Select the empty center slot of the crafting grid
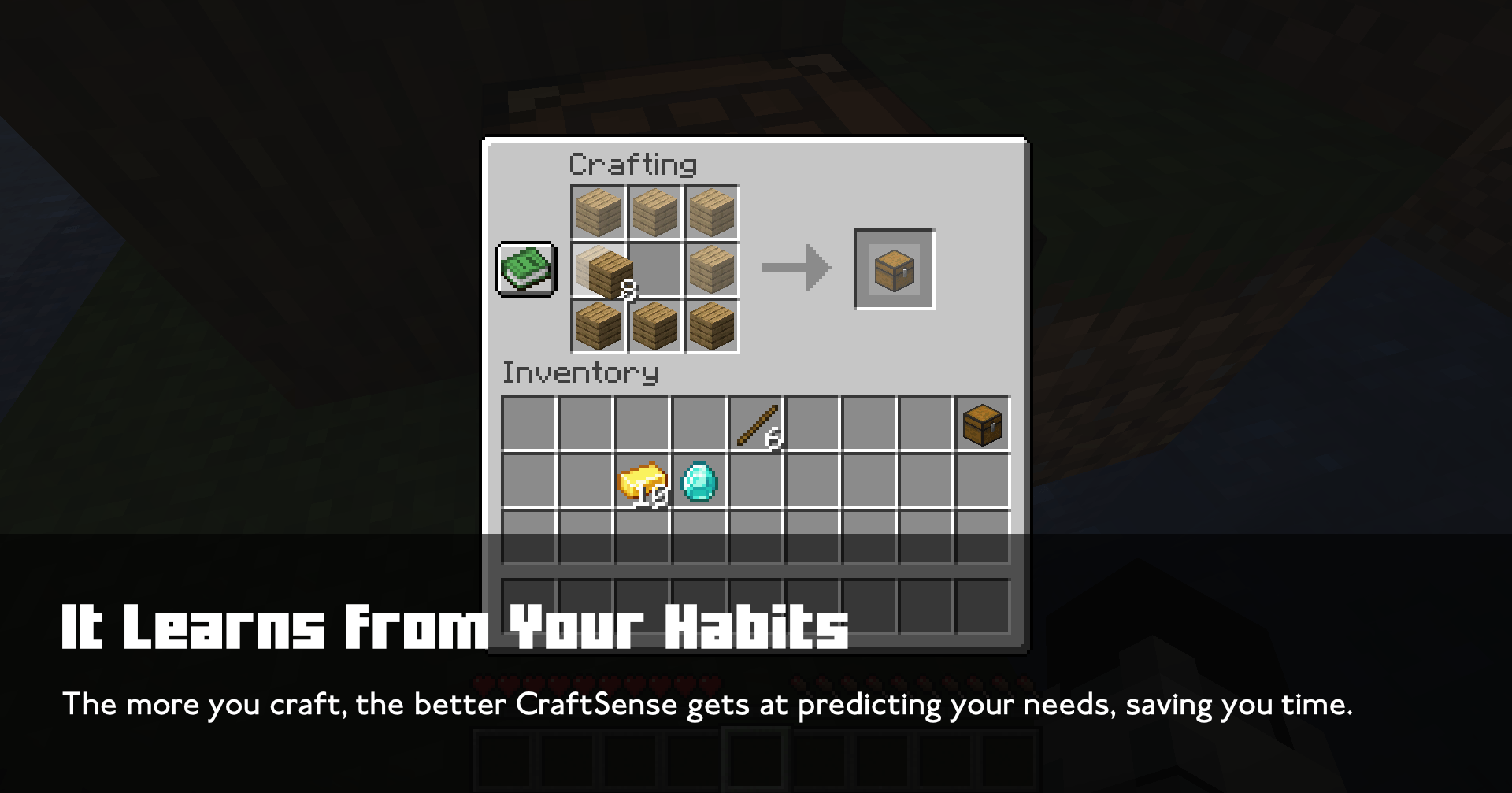 click(654, 269)
